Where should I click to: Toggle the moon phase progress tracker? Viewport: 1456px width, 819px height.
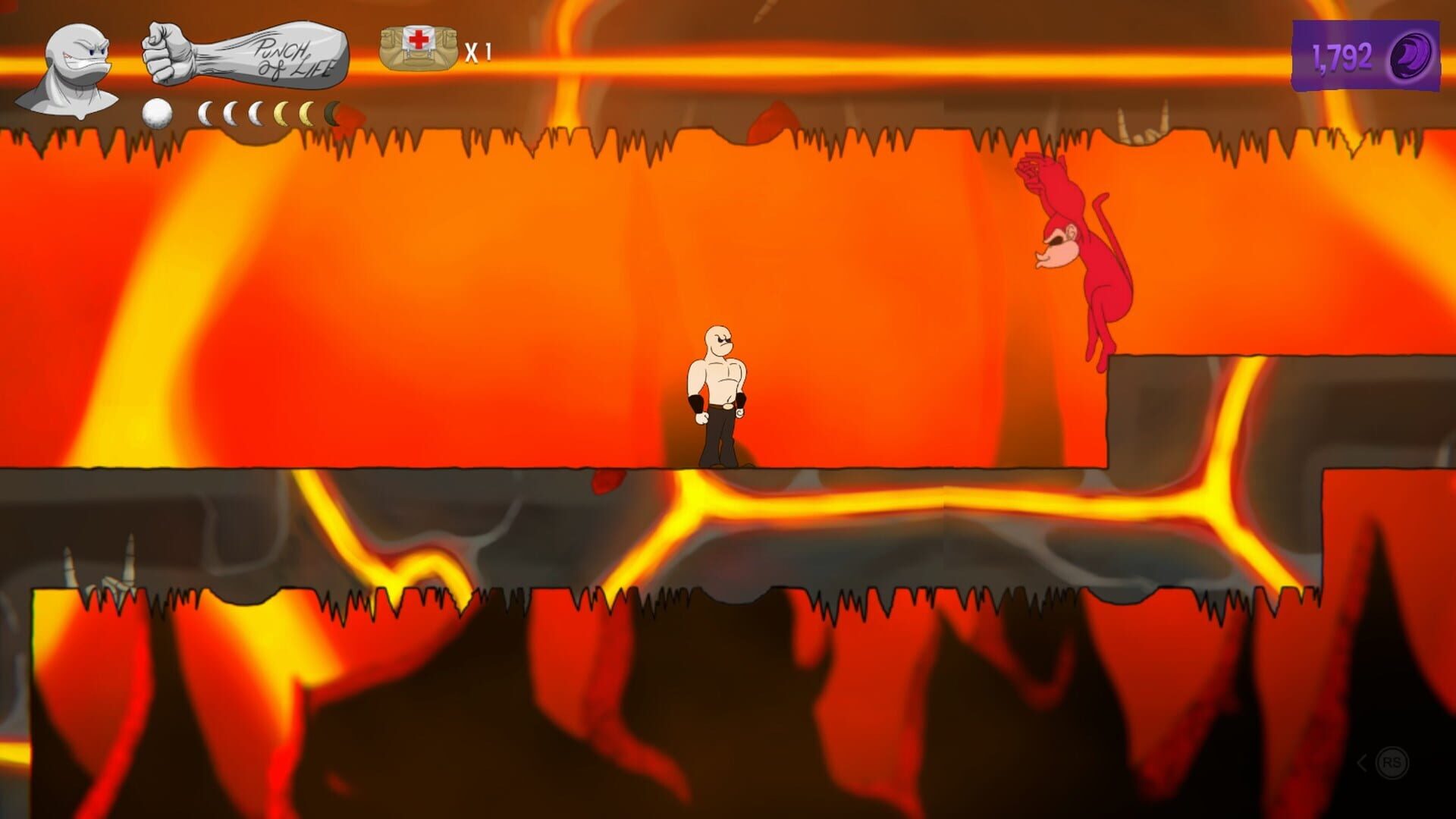[x=243, y=112]
